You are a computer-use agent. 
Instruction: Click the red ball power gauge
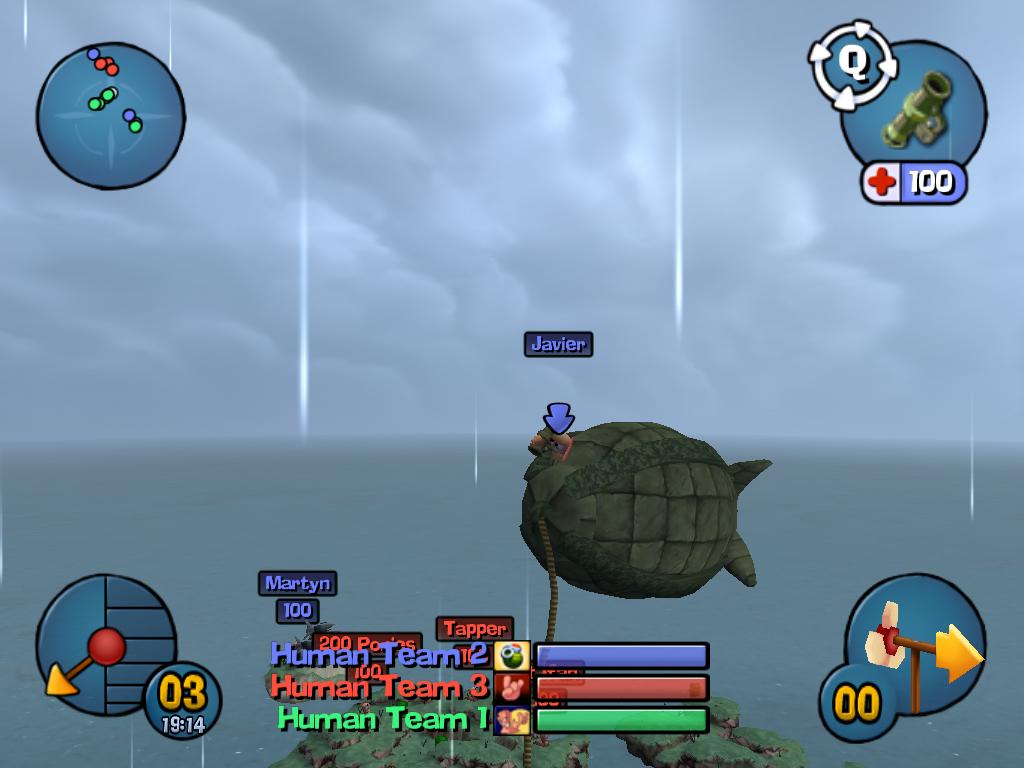(104, 647)
